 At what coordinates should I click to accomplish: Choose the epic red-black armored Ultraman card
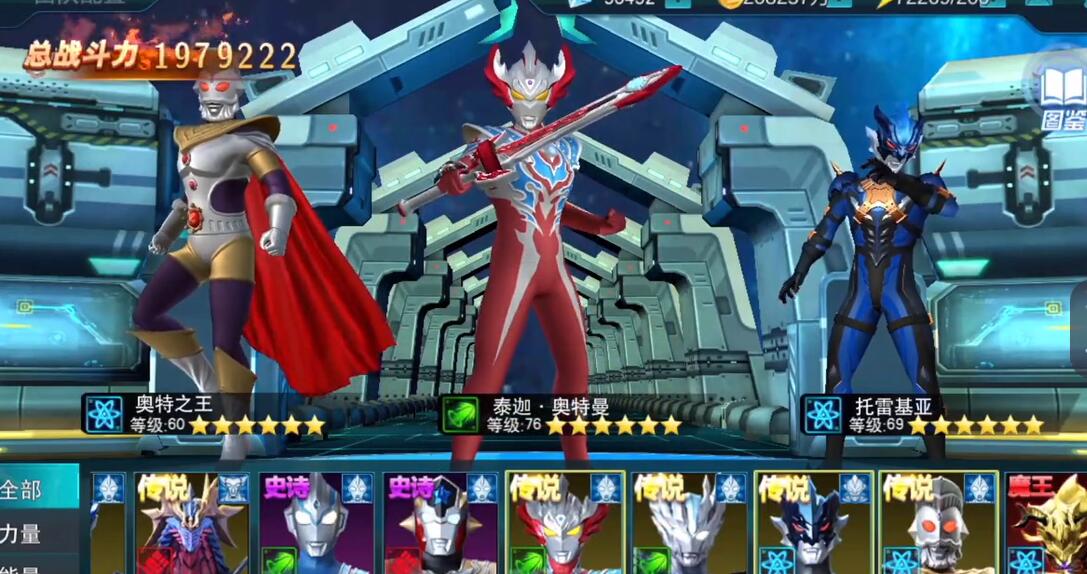pyautogui.click(x=441, y=523)
